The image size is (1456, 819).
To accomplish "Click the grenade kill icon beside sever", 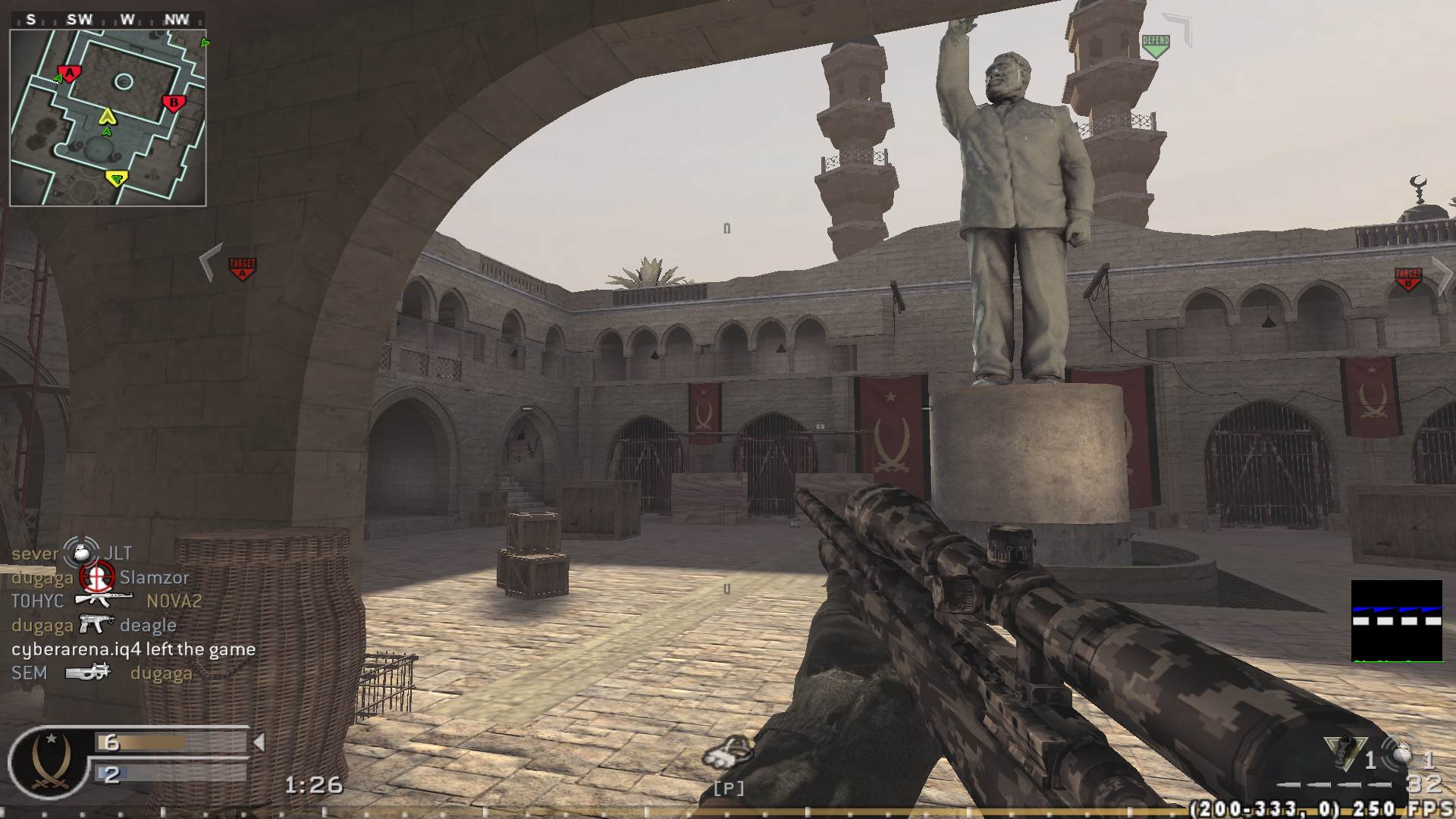I will pyautogui.click(x=80, y=553).
